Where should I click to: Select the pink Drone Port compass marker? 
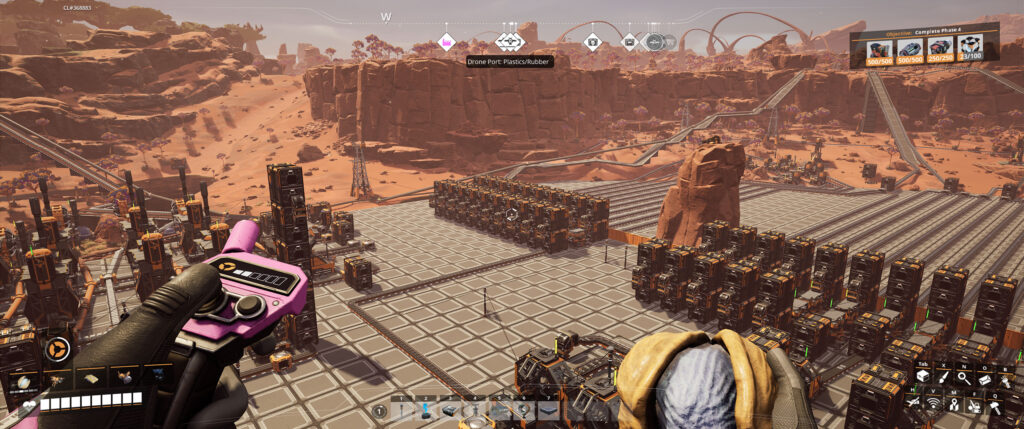446,42
